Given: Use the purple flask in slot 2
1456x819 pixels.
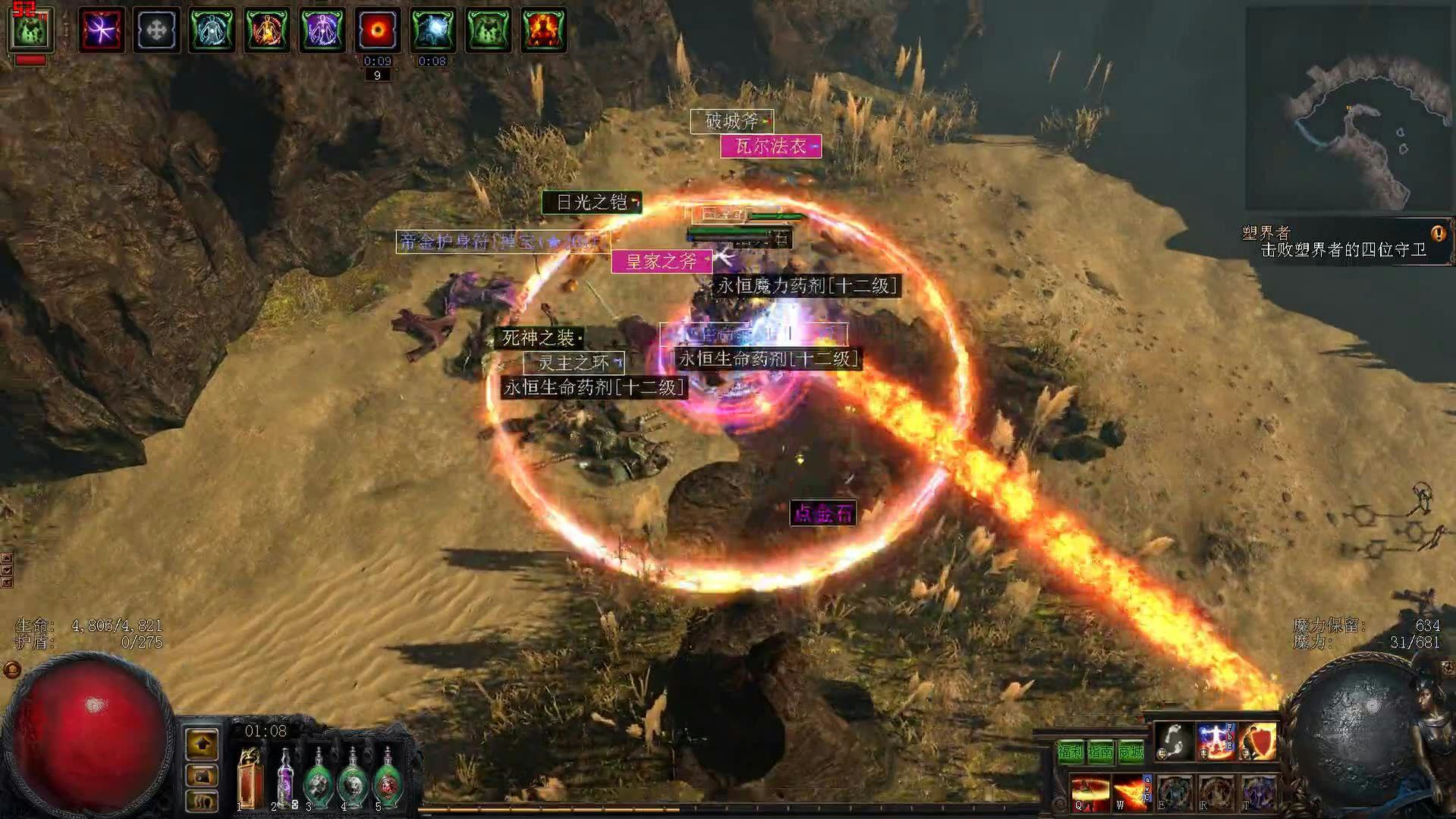Looking at the screenshot, I should point(285,777).
